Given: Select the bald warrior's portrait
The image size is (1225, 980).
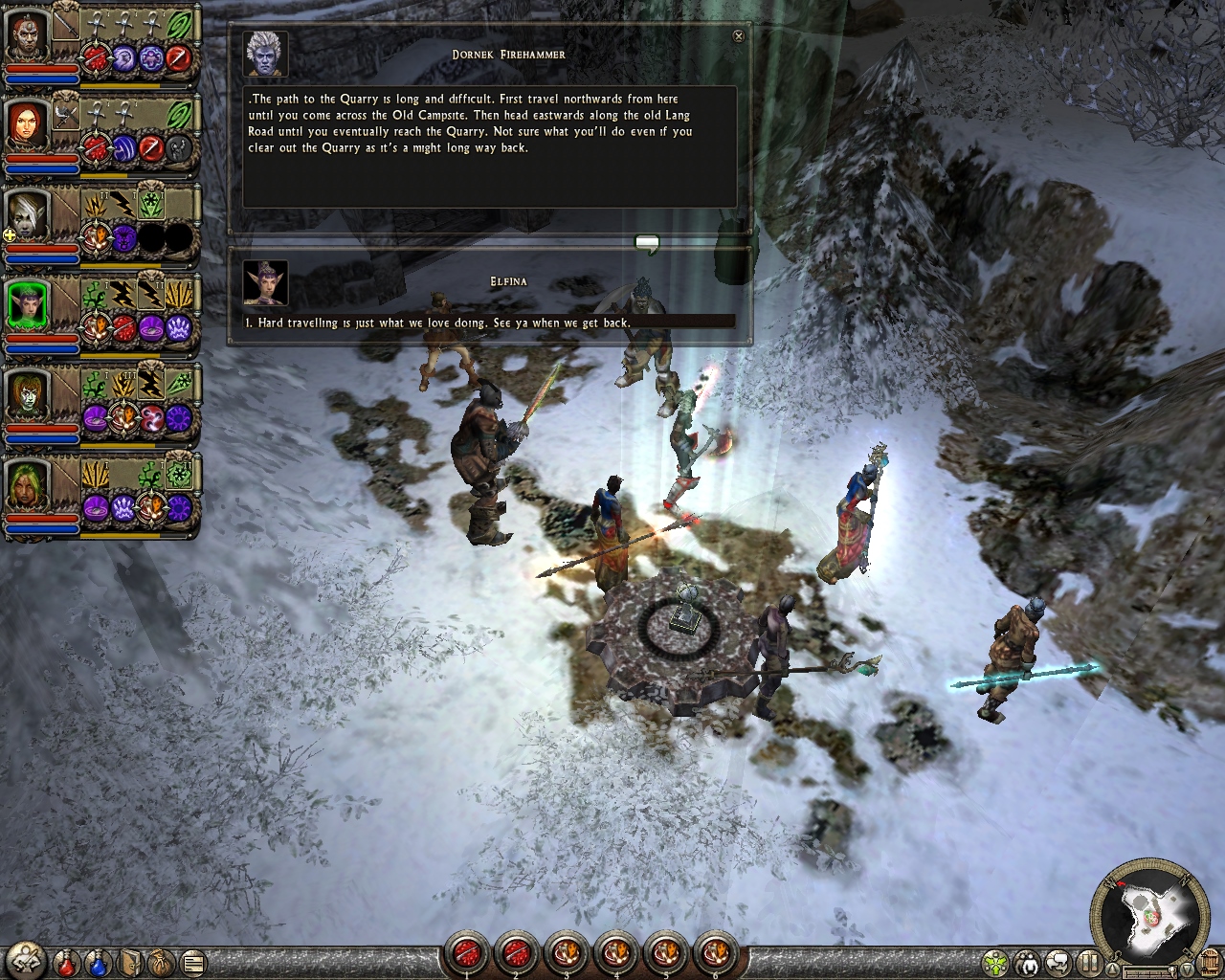Looking at the screenshot, I should tap(26, 35).
